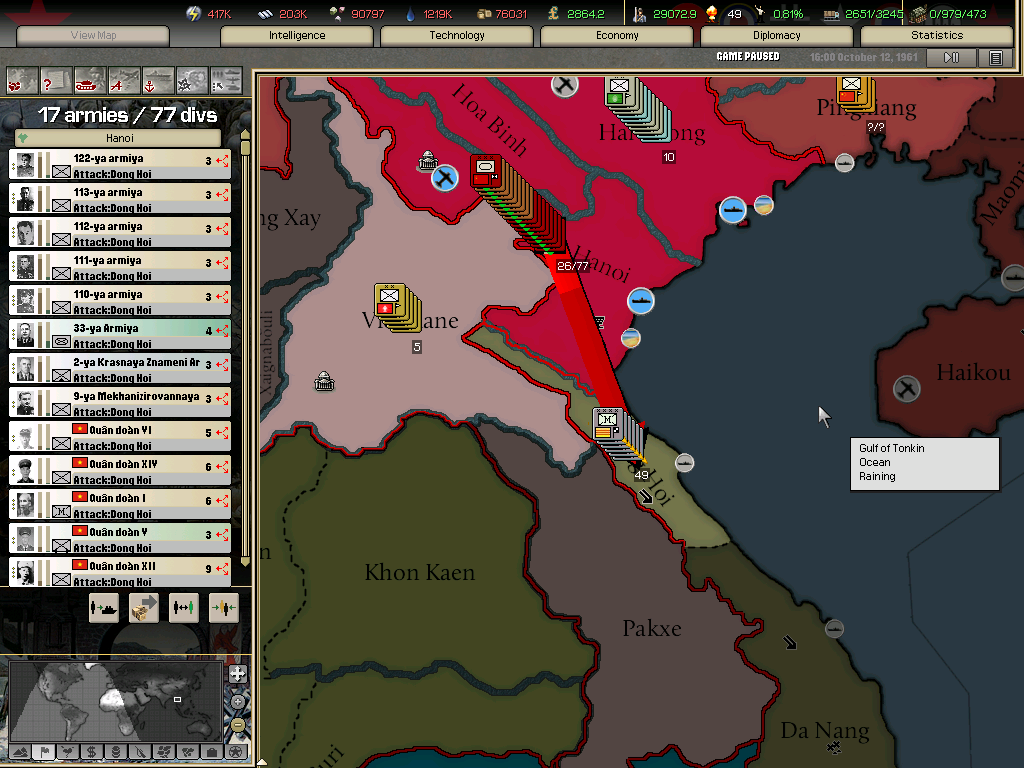The image size is (1024, 768).
Task: Zoom out the map with minus button
Action: (237, 724)
